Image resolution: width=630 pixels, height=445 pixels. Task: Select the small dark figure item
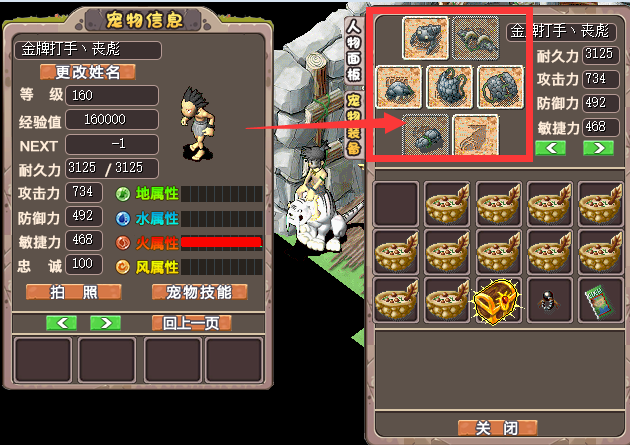point(546,299)
